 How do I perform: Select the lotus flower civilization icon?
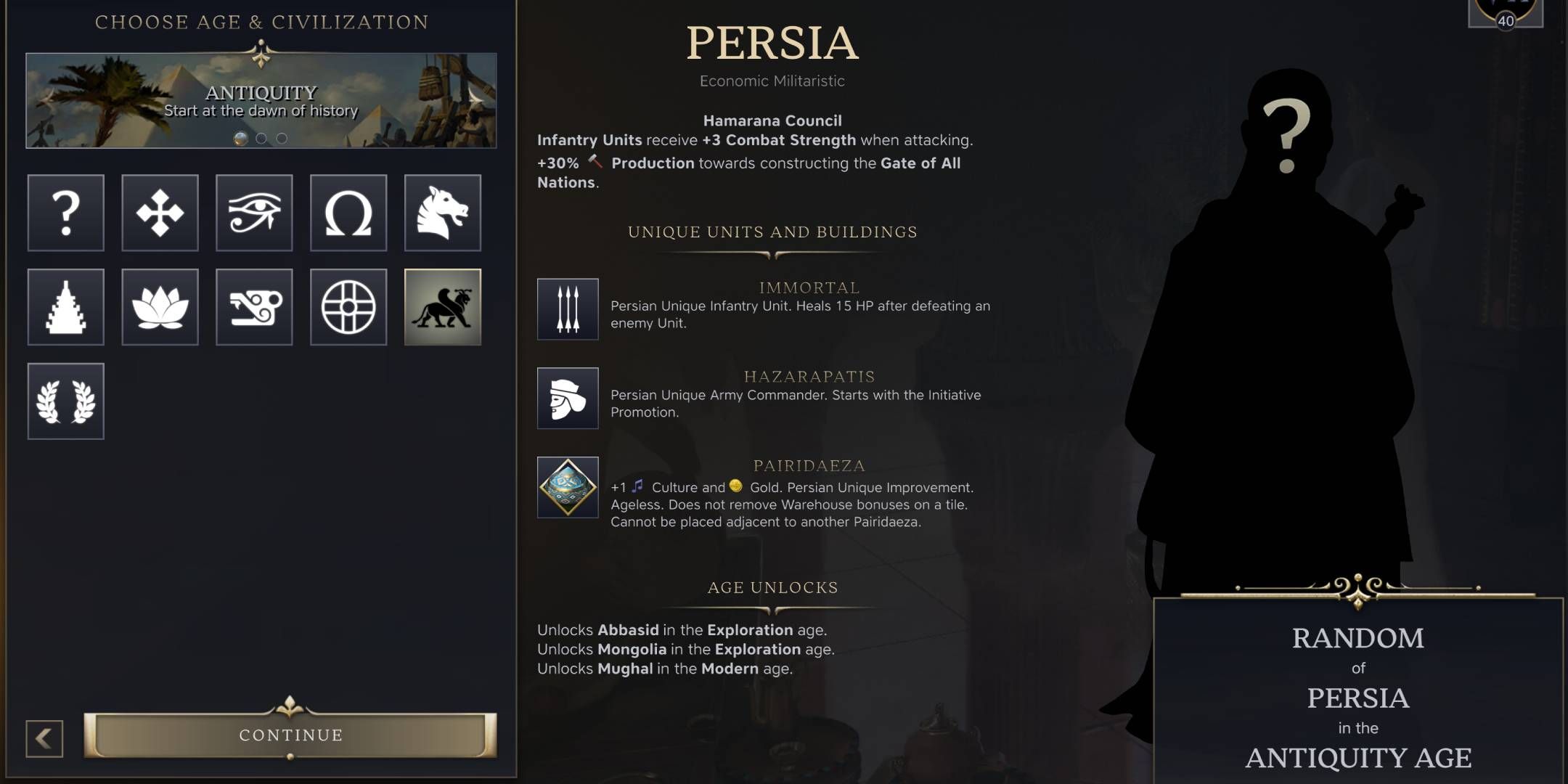click(160, 306)
